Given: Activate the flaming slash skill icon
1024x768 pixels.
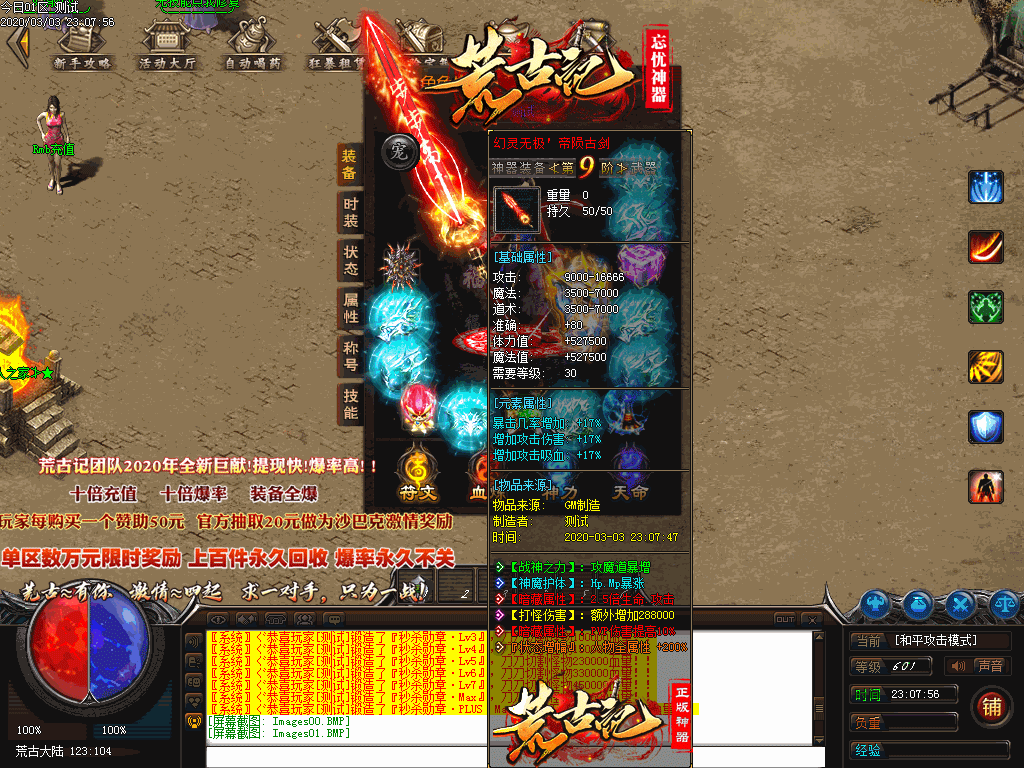Looking at the screenshot, I should click(985, 247).
